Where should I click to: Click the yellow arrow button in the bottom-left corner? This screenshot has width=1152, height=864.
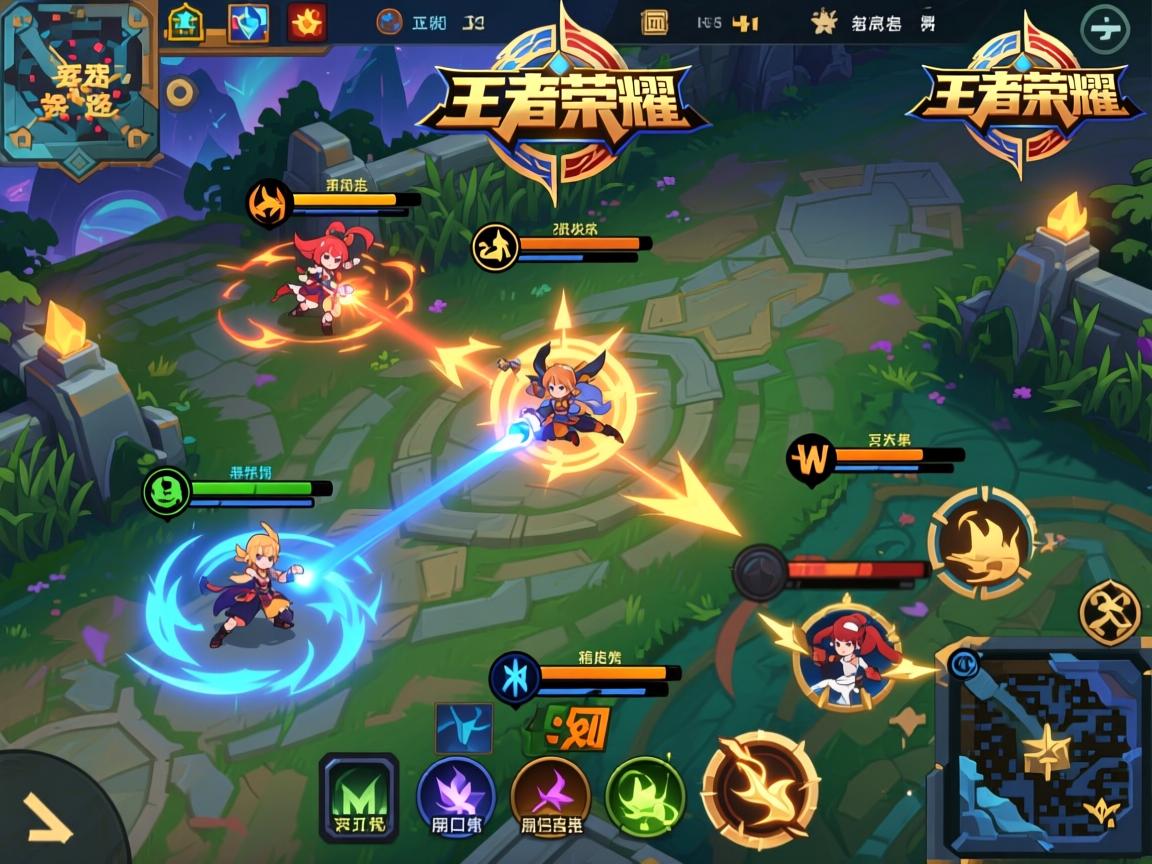[x=50, y=820]
